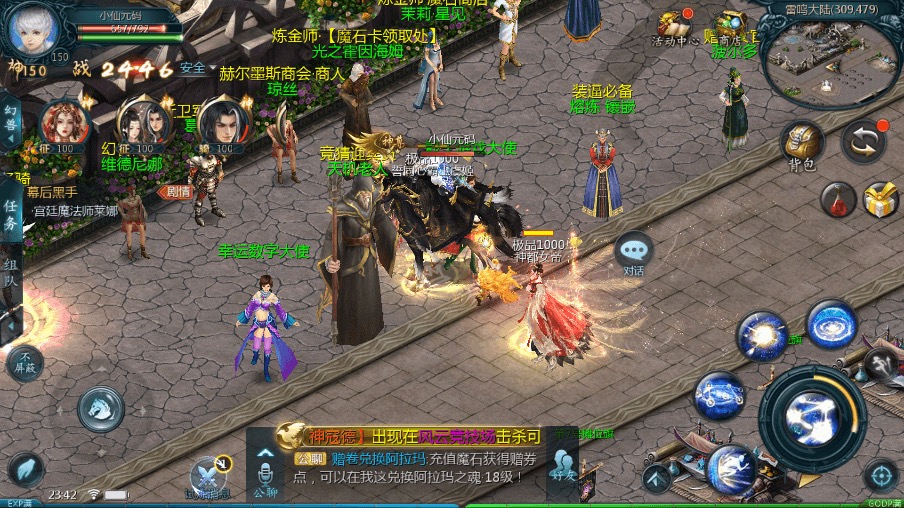This screenshot has height=508, width=904.
Task: Tap the horse mount icon
Action: tap(101, 409)
